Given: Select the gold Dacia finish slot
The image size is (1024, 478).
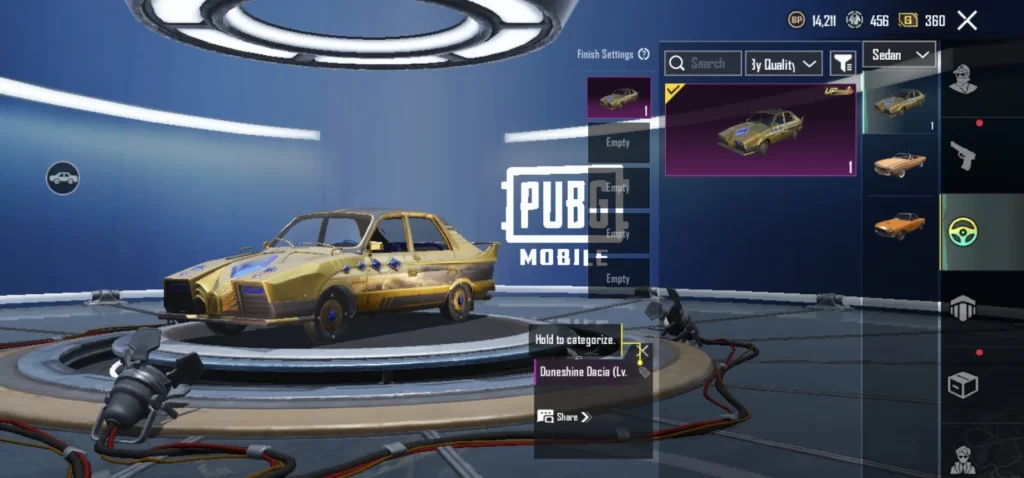Looking at the screenshot, I should point(619,98).
